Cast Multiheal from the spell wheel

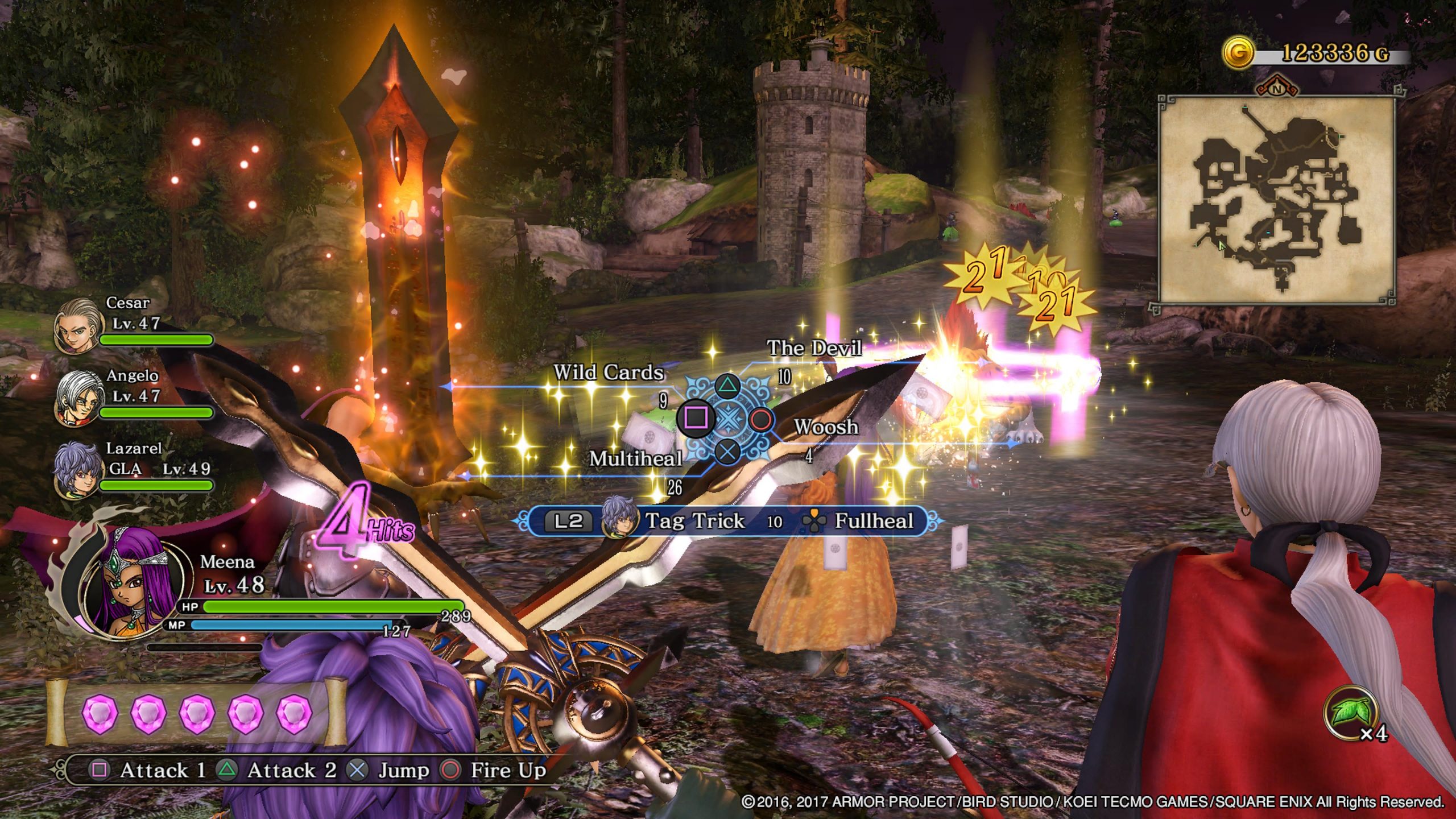[x=635, y=458]
